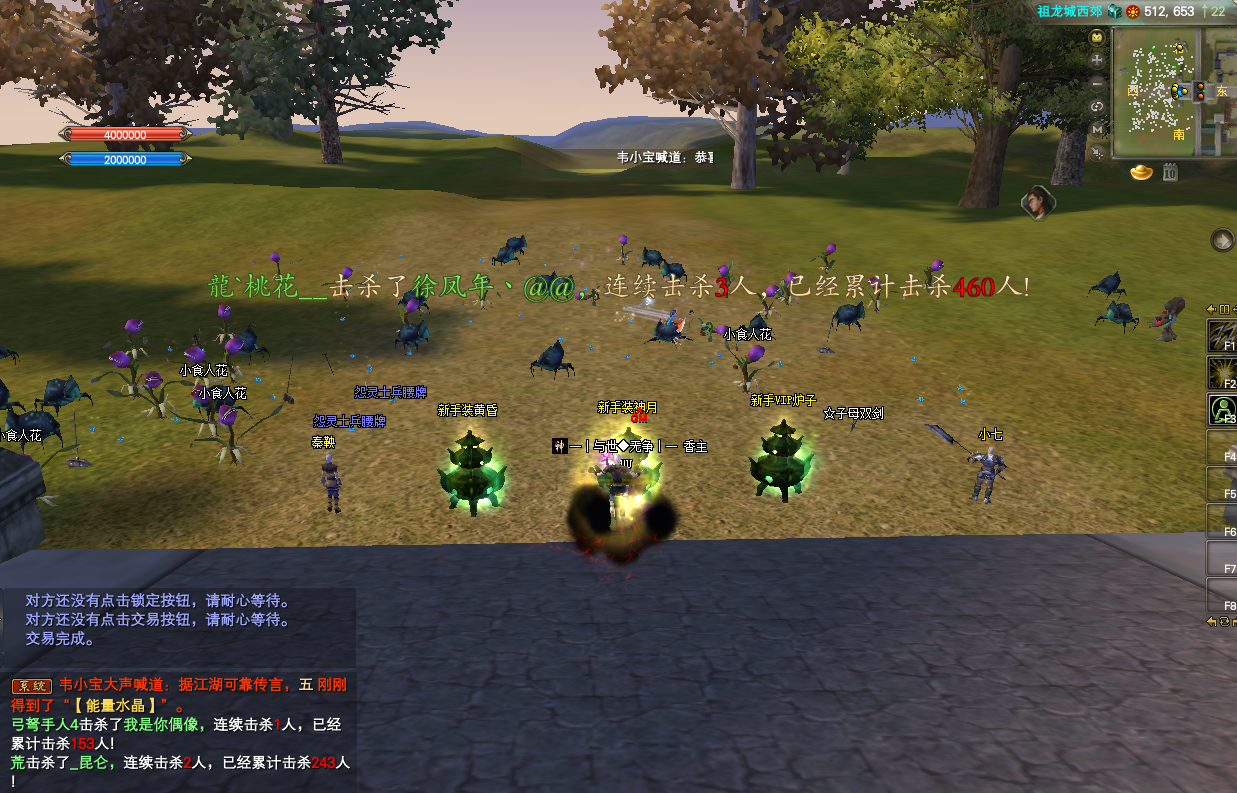Select the warrior portrait icon

[1038, 202]
